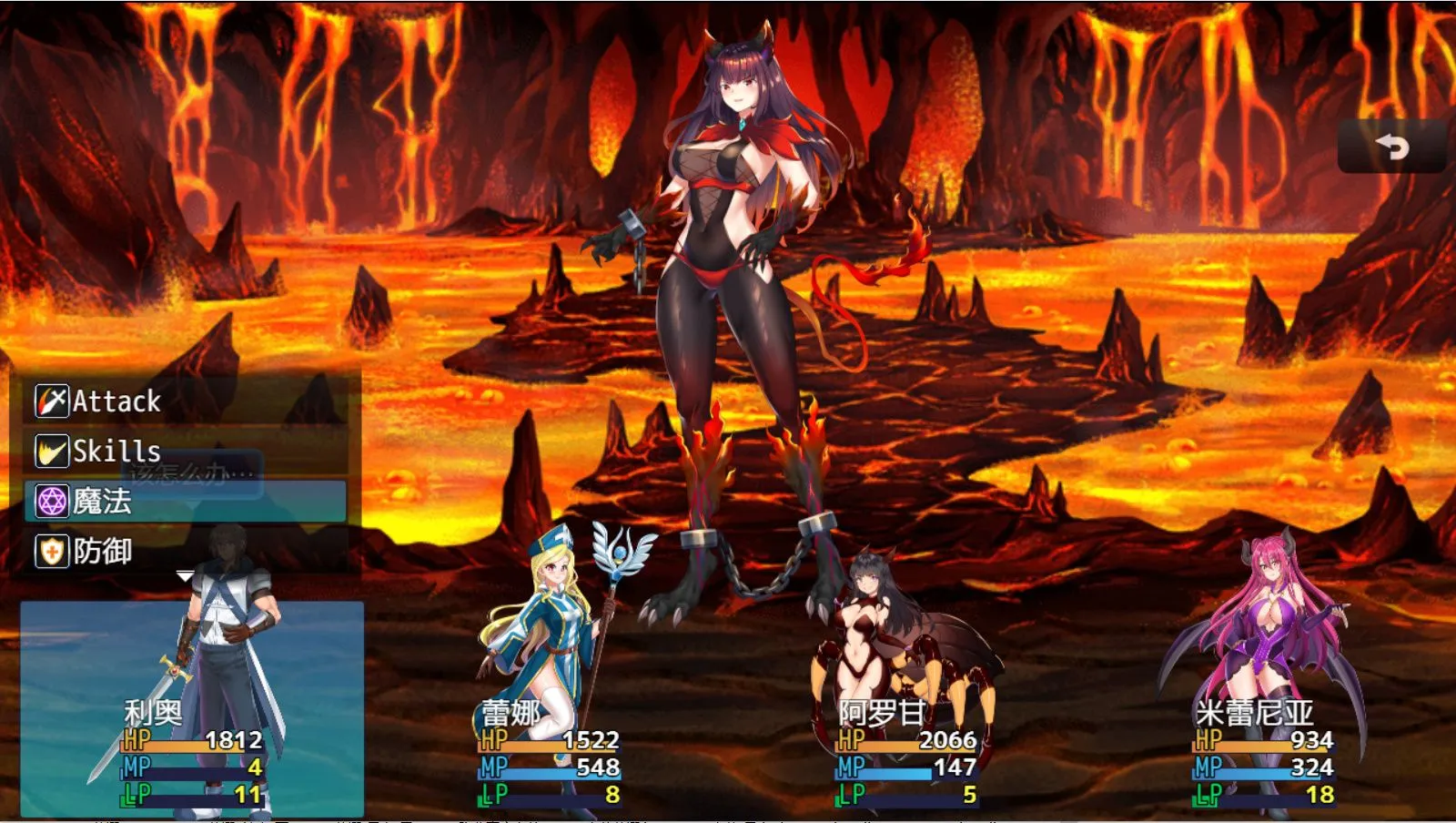Click the purple hexagram icon for 魔法

pos(51,502)
